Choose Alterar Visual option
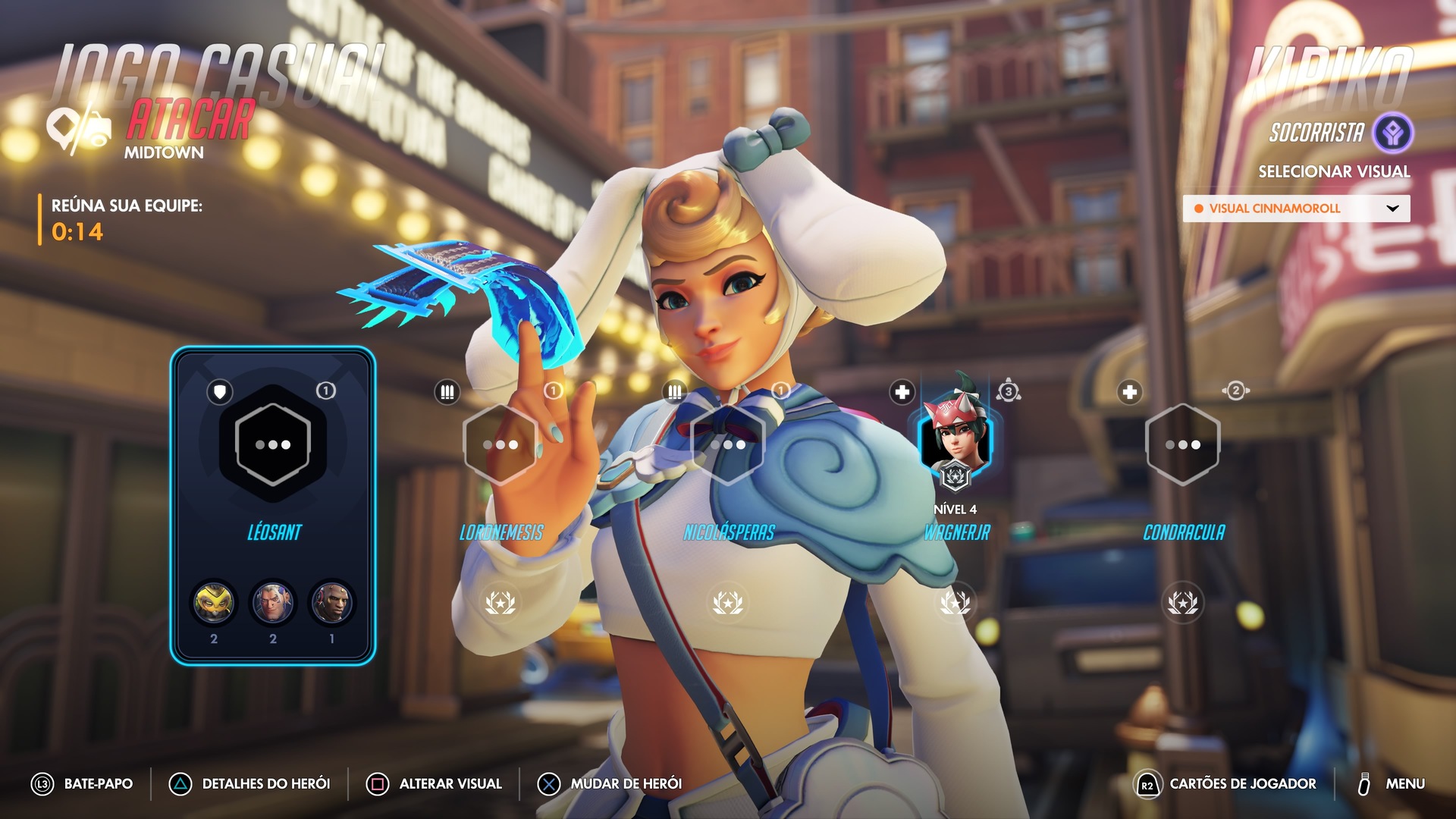This screenshot has width=1456, height=819. coord(435,784)
